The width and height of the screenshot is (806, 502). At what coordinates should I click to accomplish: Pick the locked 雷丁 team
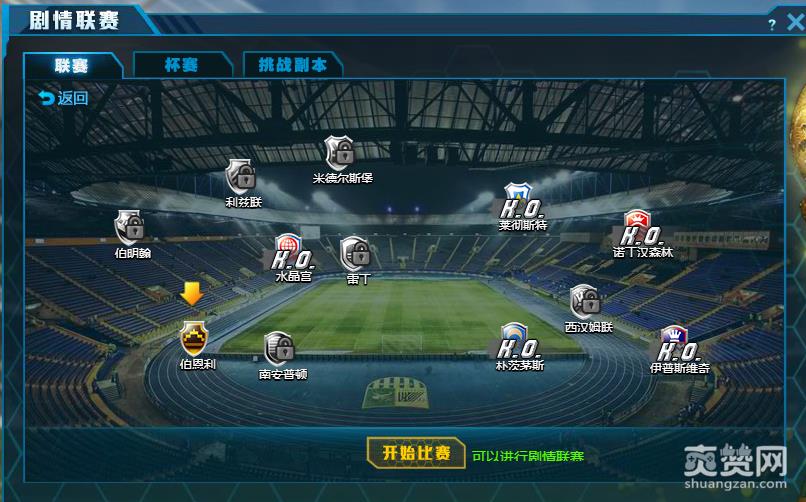tap(354, 253)
